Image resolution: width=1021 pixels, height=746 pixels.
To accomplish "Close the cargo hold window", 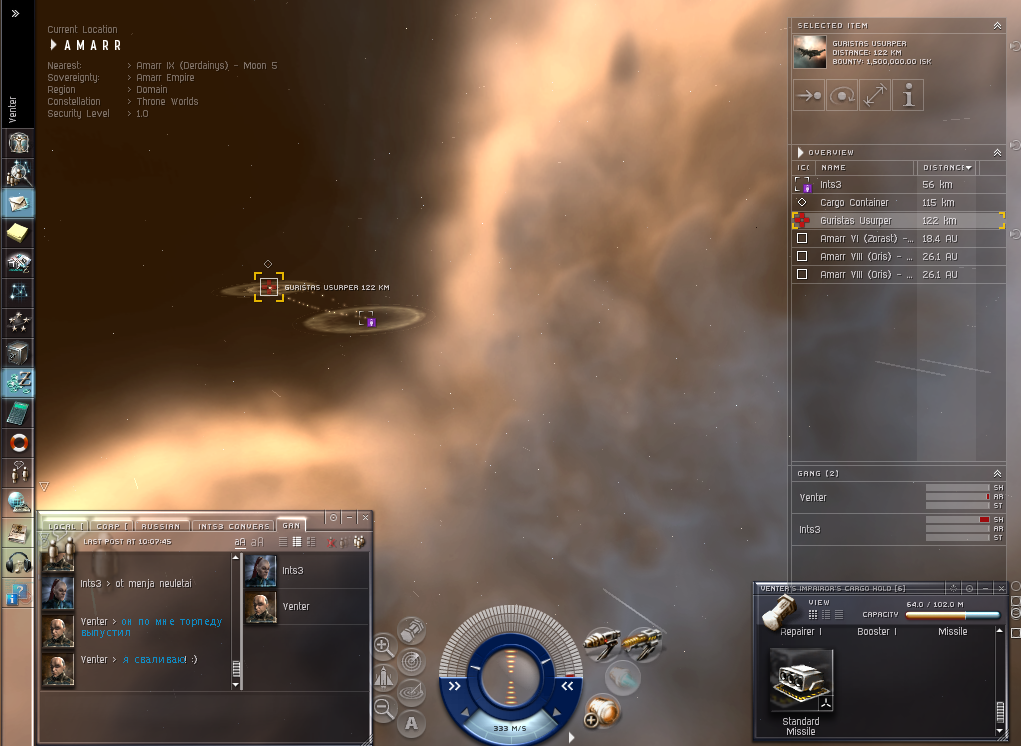I will (1000, 588).
